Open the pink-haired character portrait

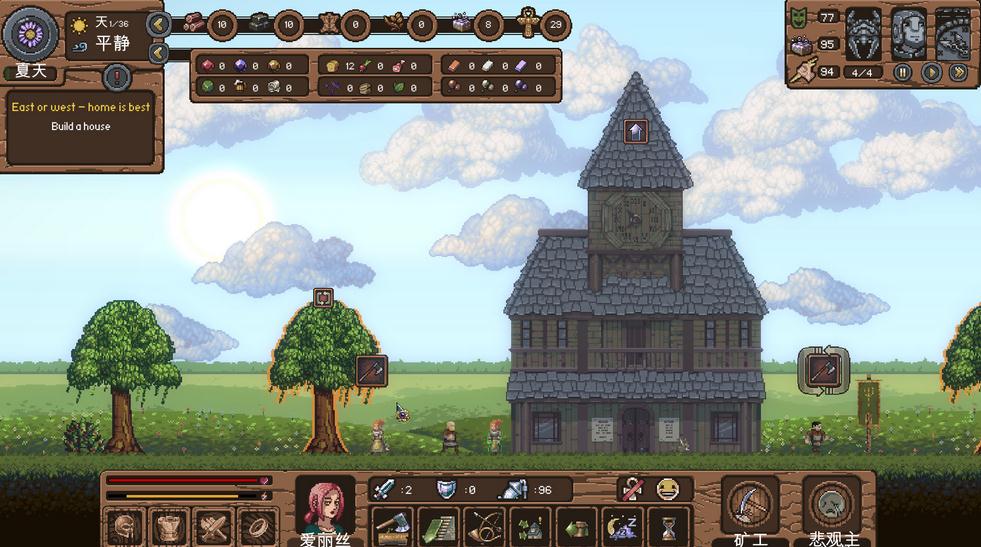(x=324, y=507)
